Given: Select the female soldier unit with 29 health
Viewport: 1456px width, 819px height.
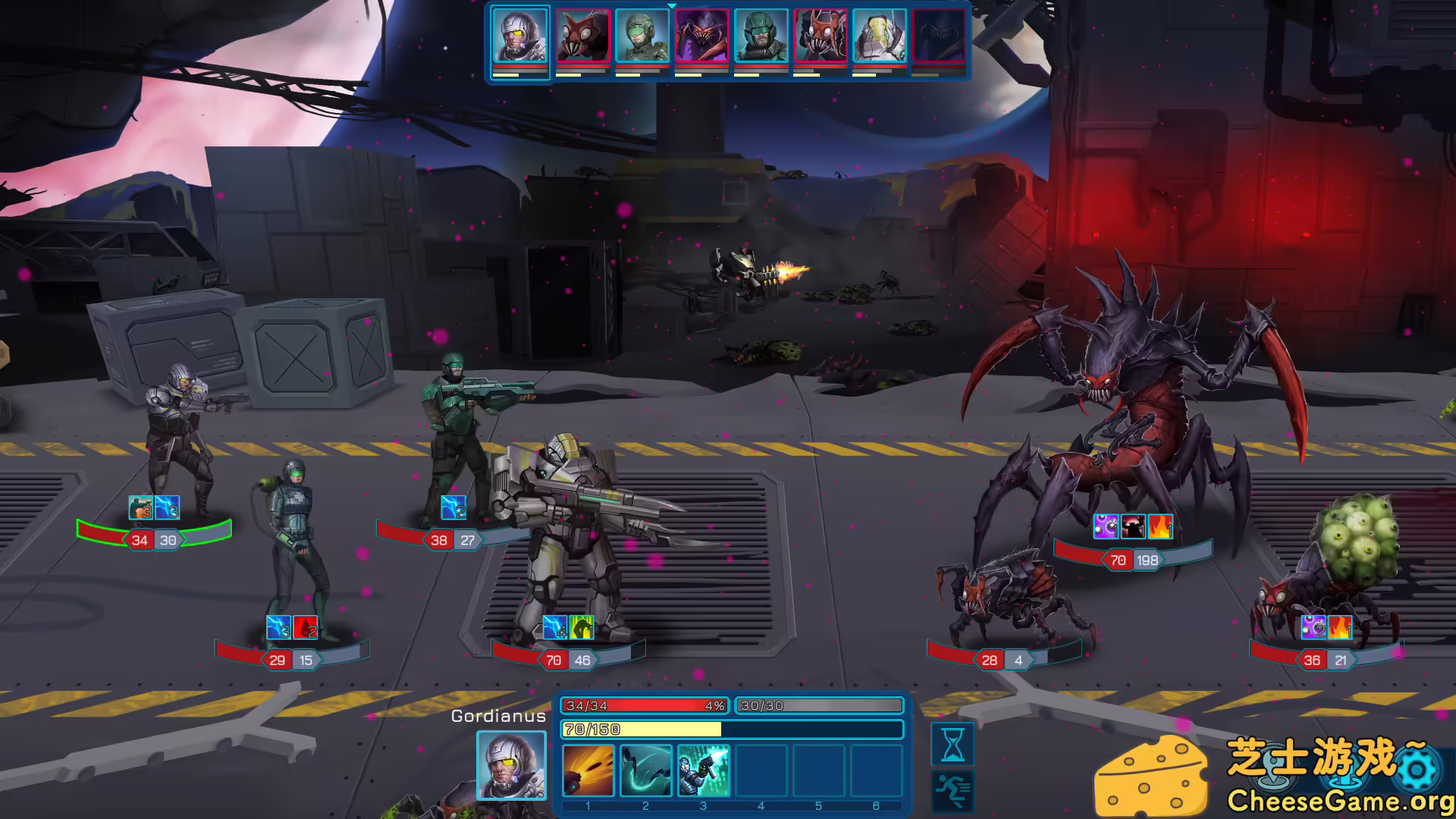Looking at the screenshot, I should tap(297, 546).
